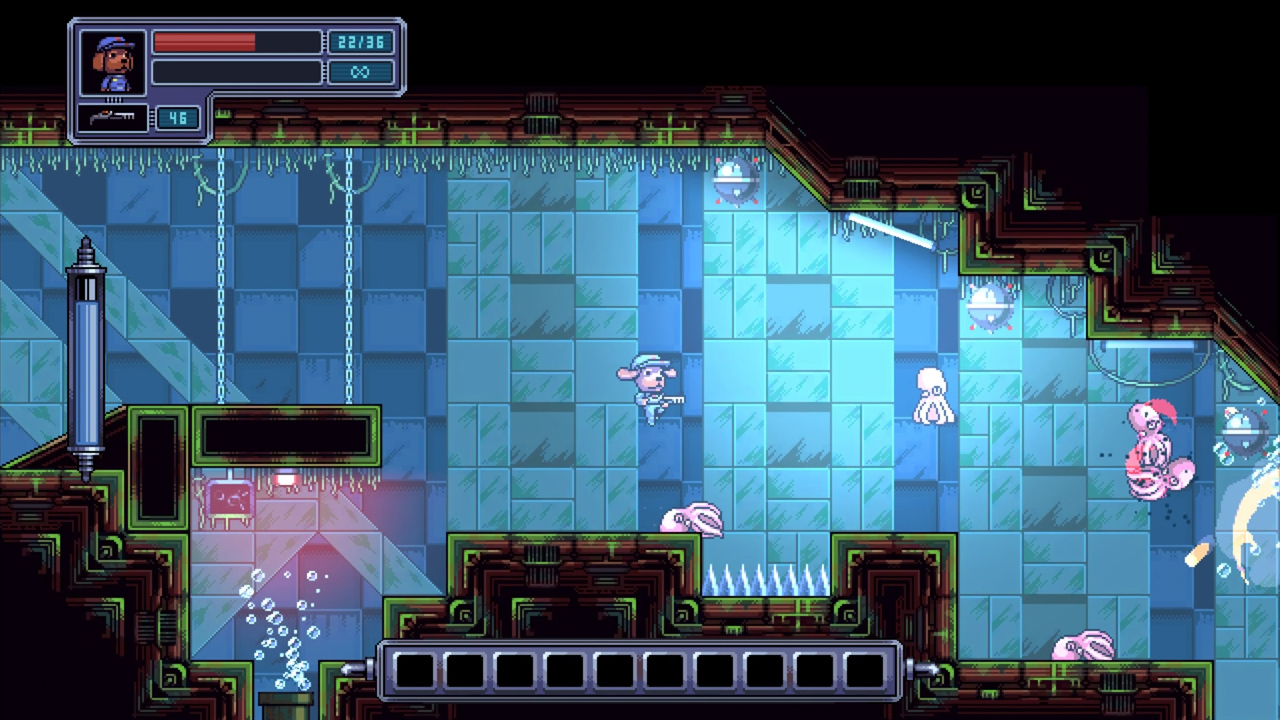Click the glowing fluorescent tube light
Image resolution: width=1280 pixels, height=720 pixels.
tap(888, 235)
